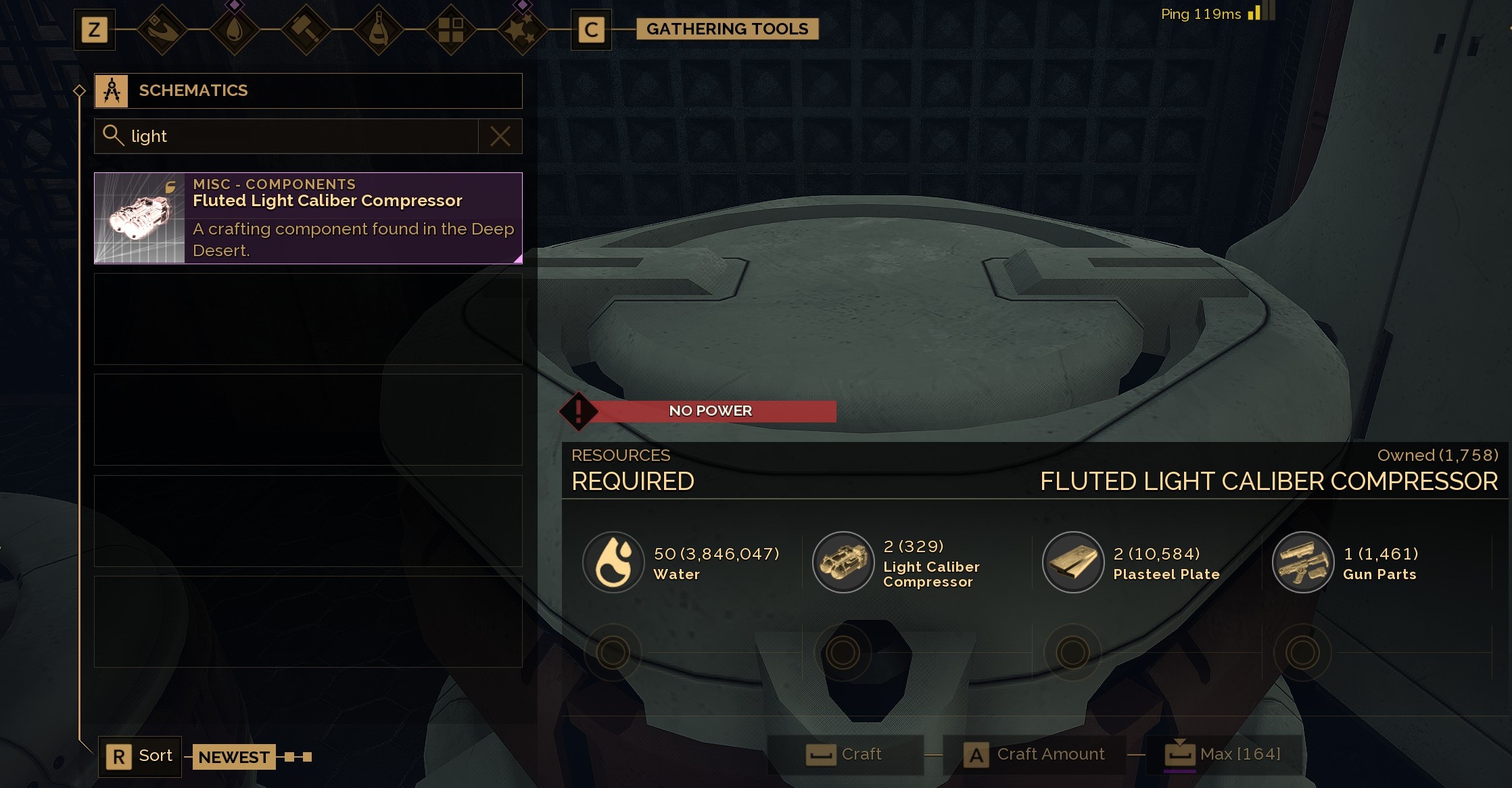Choose the flask category tab
1512x788 pixels.
(378, 30)
